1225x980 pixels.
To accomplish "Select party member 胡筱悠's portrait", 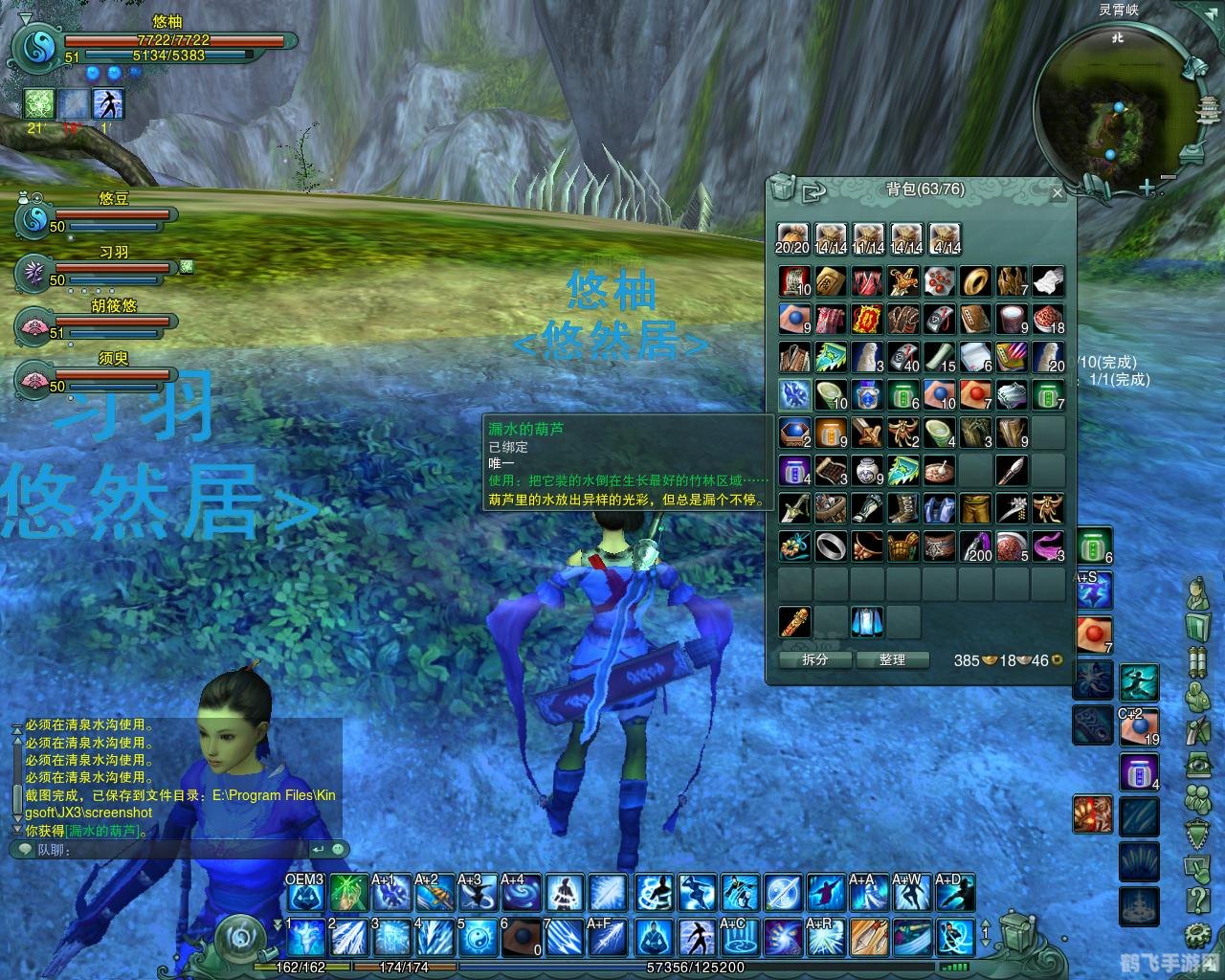I will [x=33, y=326].
